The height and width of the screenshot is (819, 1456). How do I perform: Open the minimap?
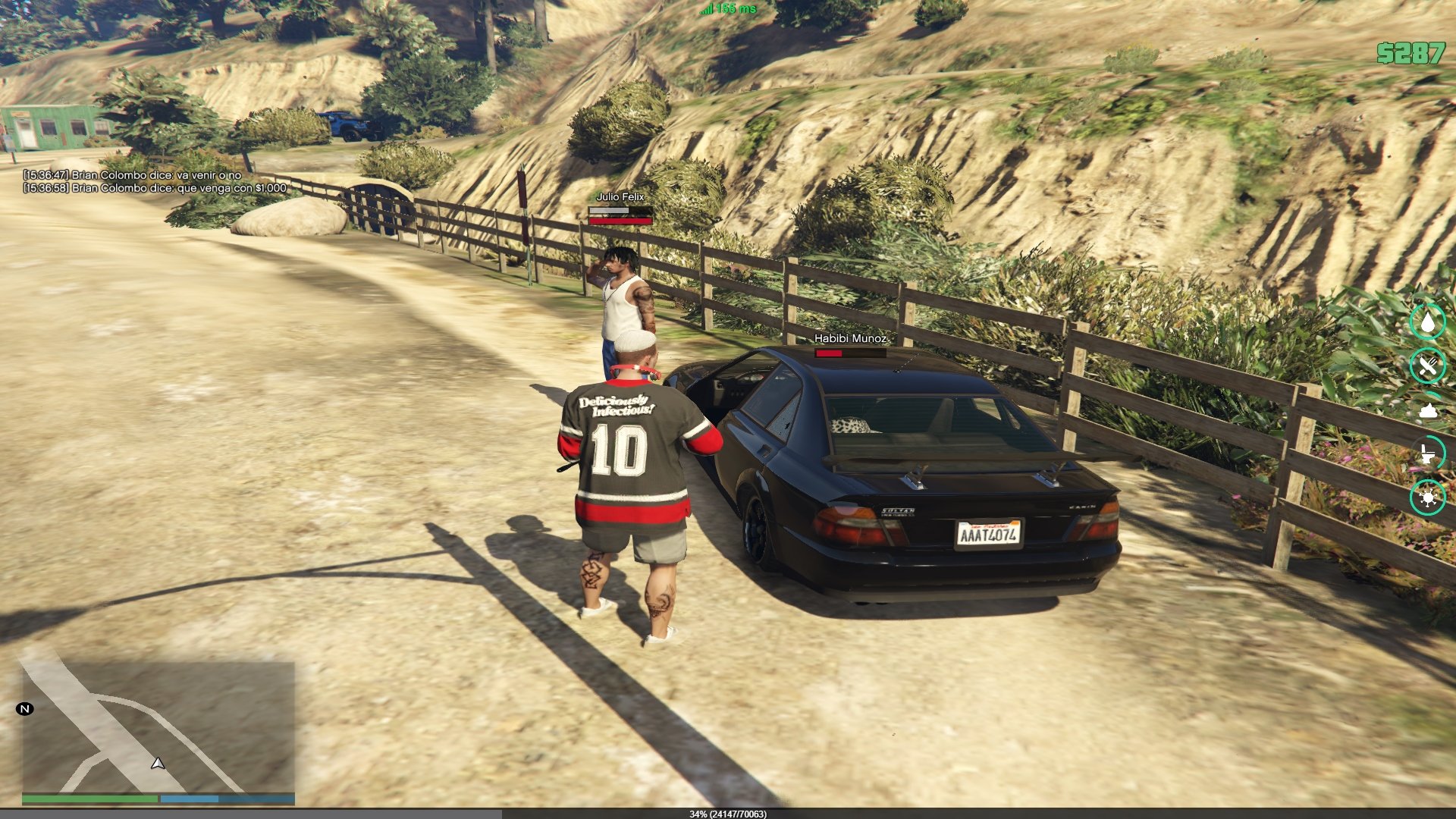(158, 726)
